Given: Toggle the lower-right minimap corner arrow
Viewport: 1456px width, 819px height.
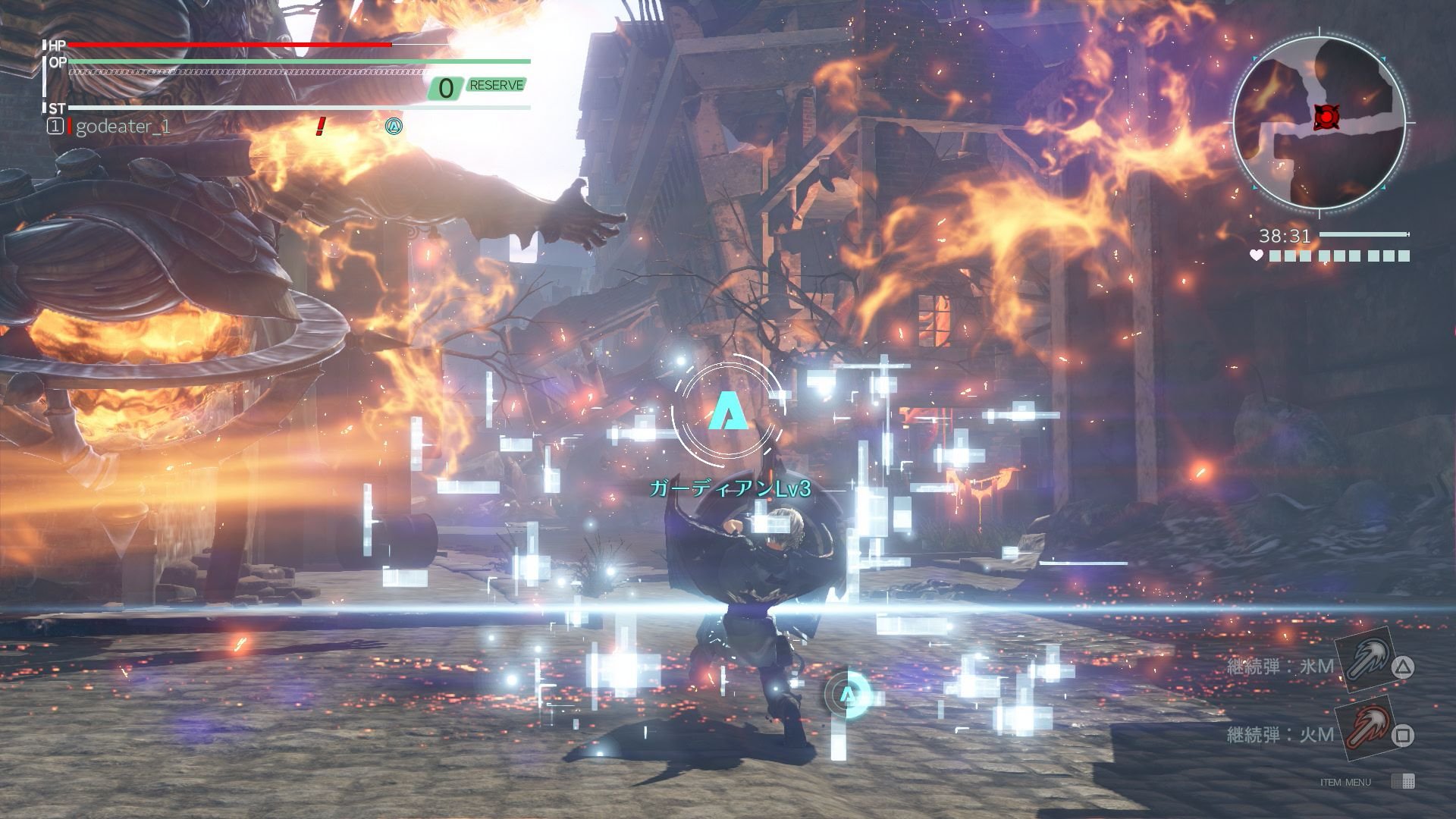Looking at the screenshot, I should click(x=1384, y=187).
